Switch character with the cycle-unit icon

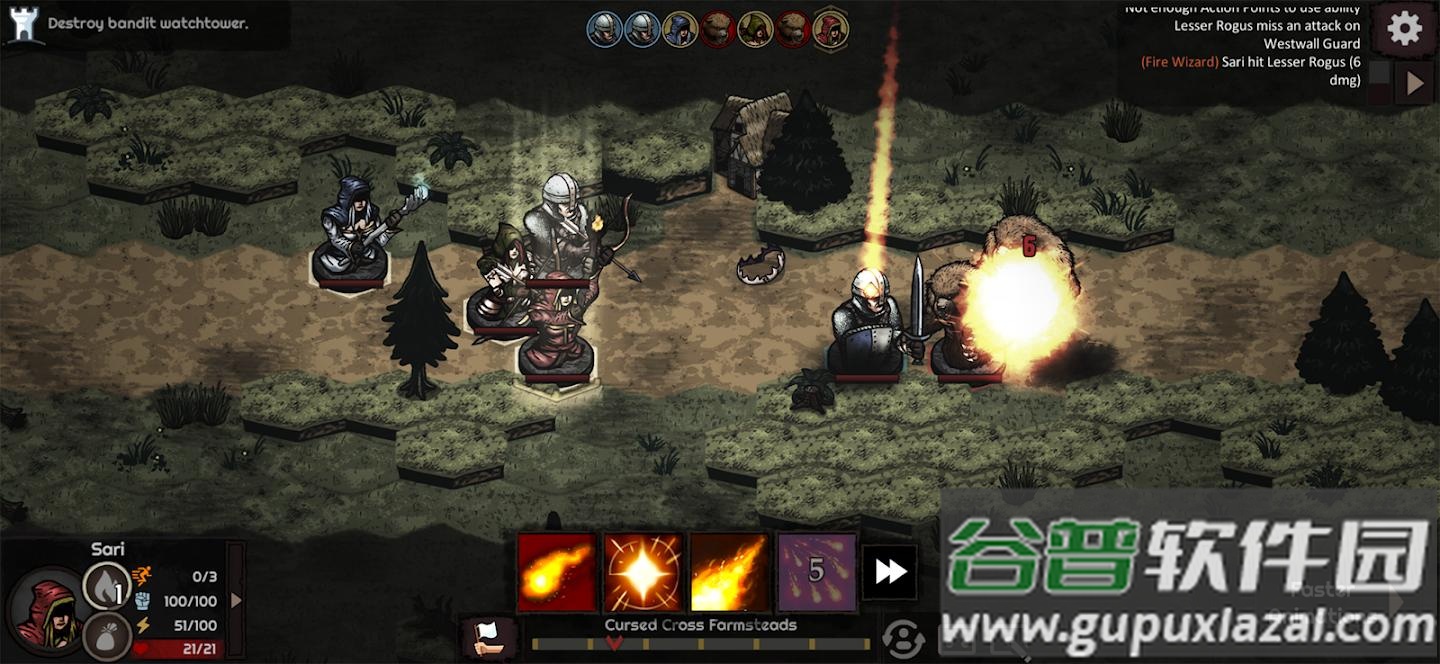coord(903,638)
